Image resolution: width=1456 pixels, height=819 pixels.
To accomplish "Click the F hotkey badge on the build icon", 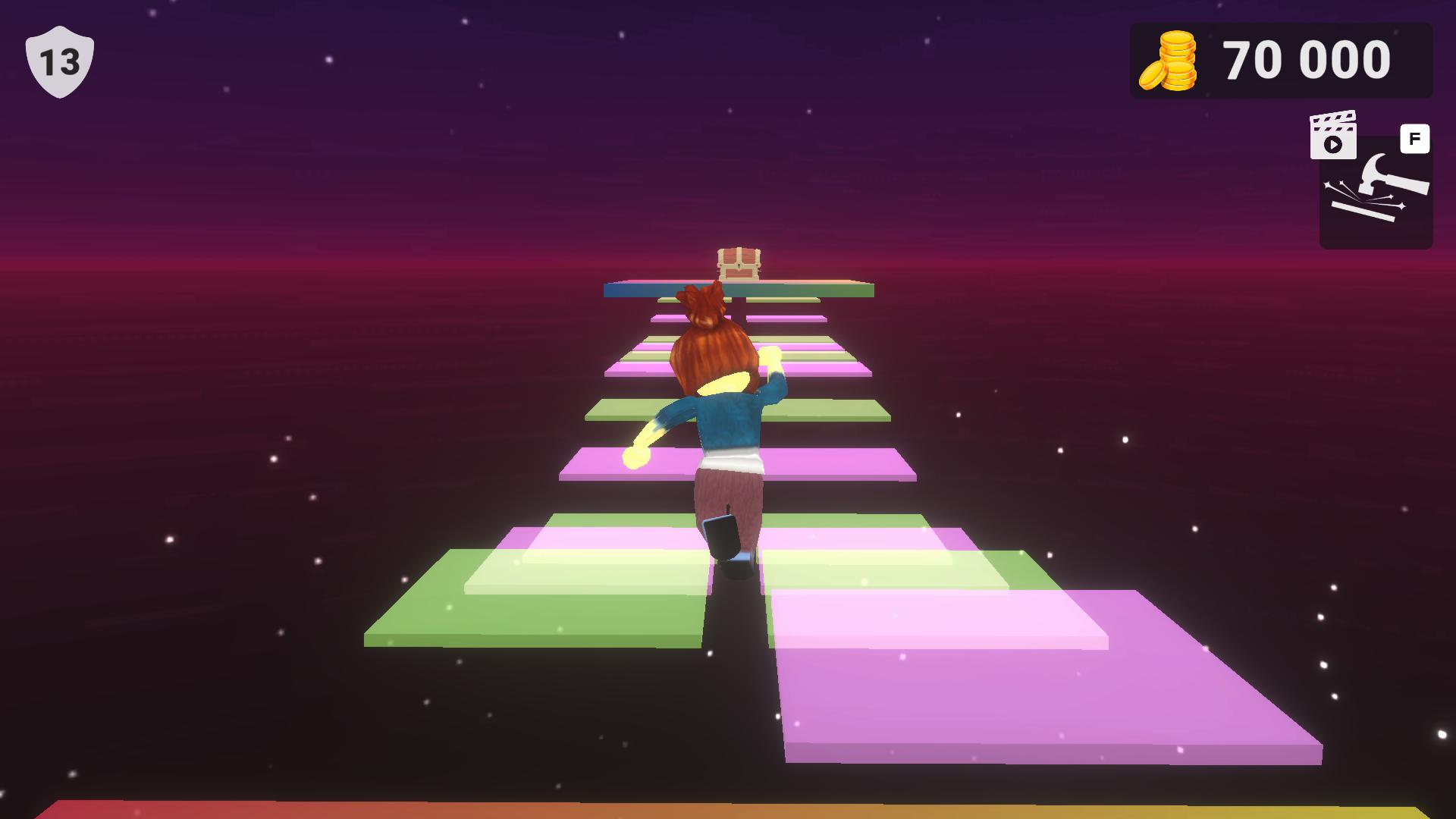I will [1415, 138].
